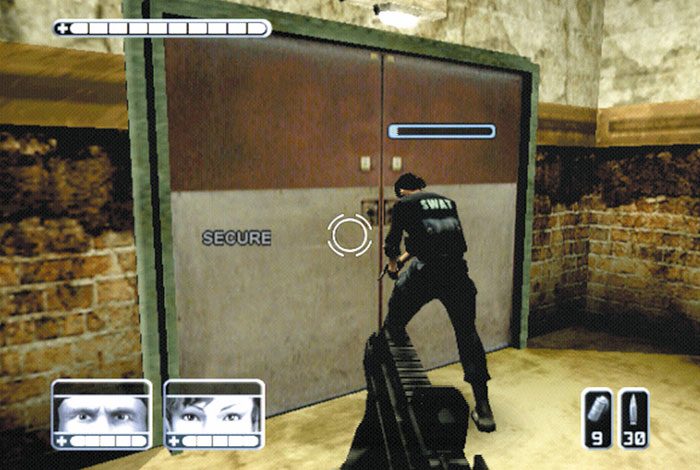Select the rifle bullet ammo icon
Viewport: 700px width, 470px height.
(633, 412)
